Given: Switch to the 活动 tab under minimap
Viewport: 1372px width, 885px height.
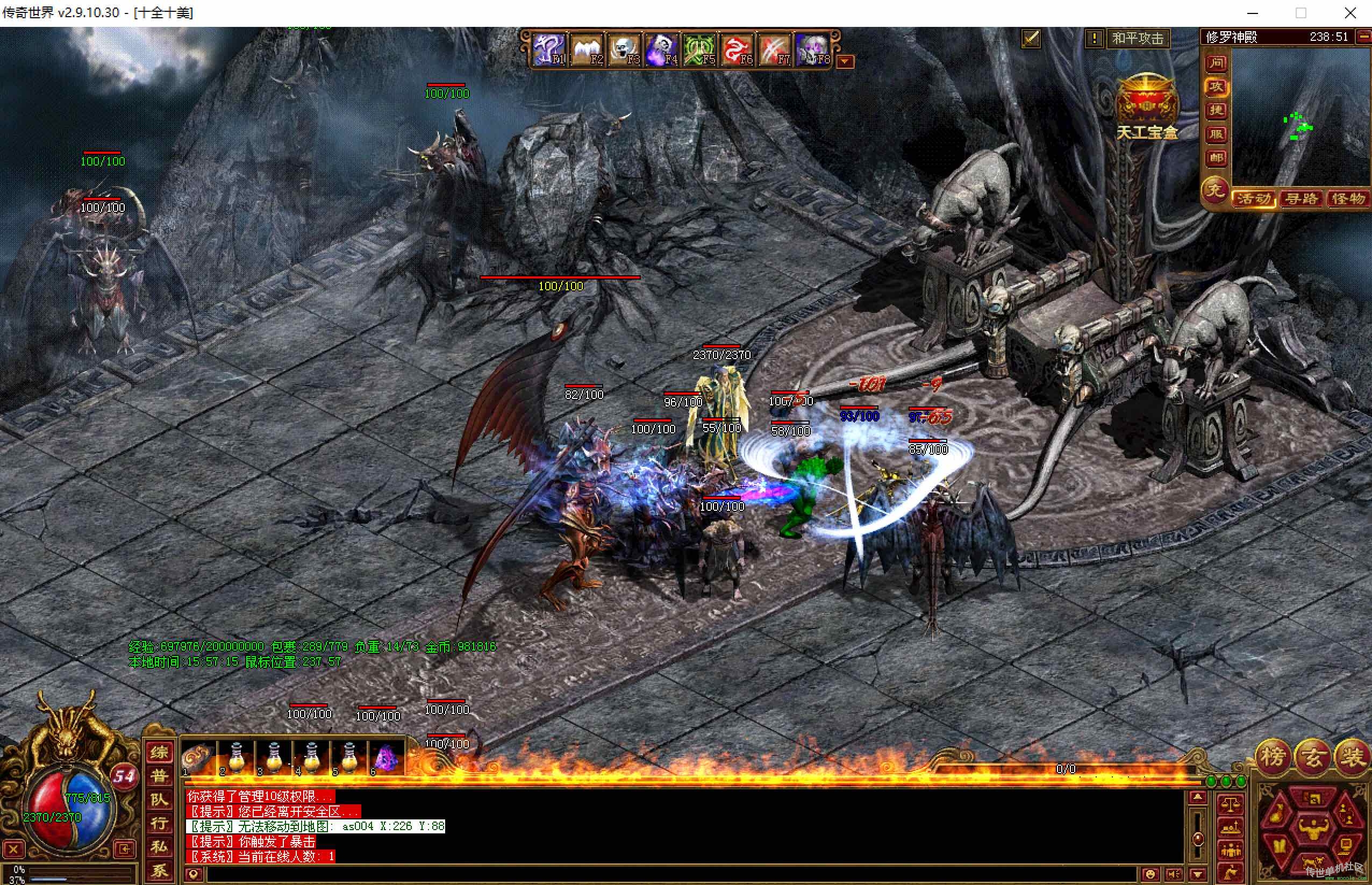Looking at the screenshot, I should [1254, 199].
